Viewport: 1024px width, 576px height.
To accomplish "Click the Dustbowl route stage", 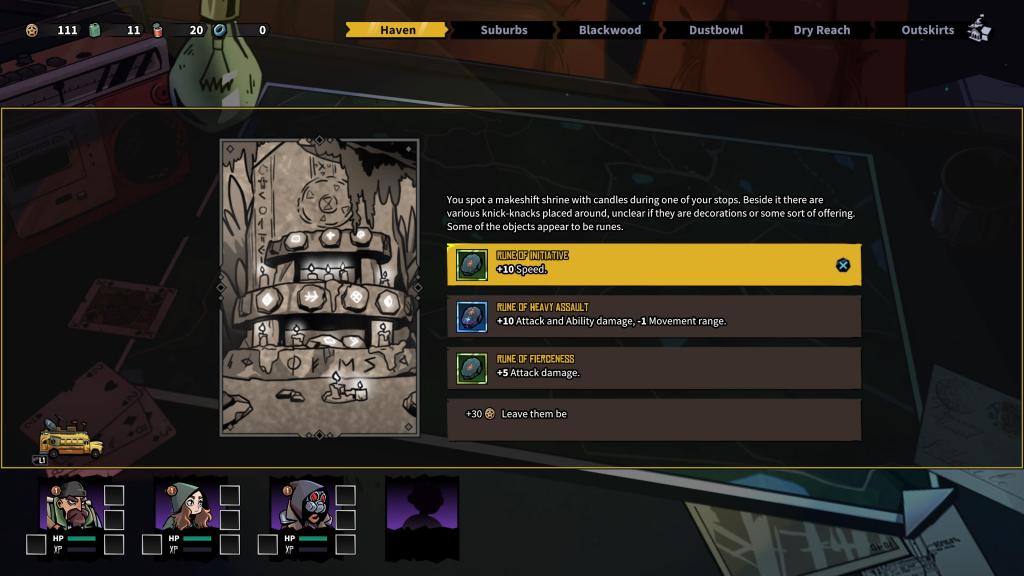I will coord(715,30).
